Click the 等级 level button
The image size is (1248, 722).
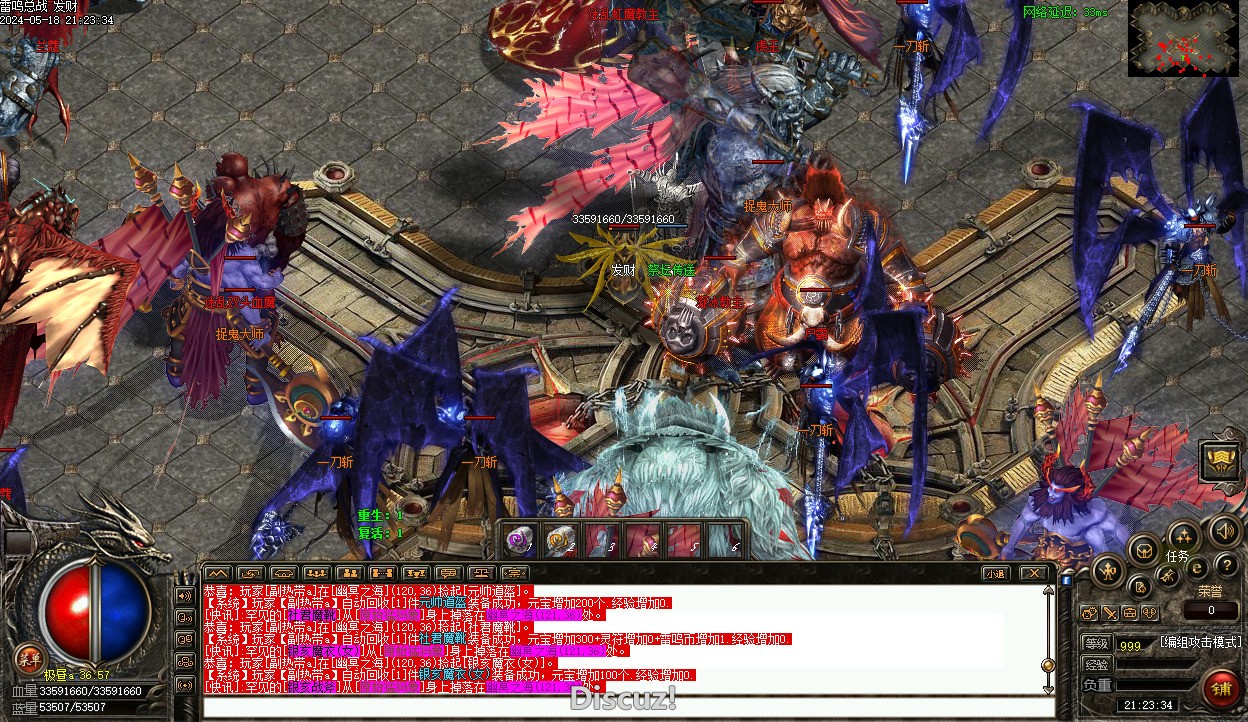click(1096, 643)
